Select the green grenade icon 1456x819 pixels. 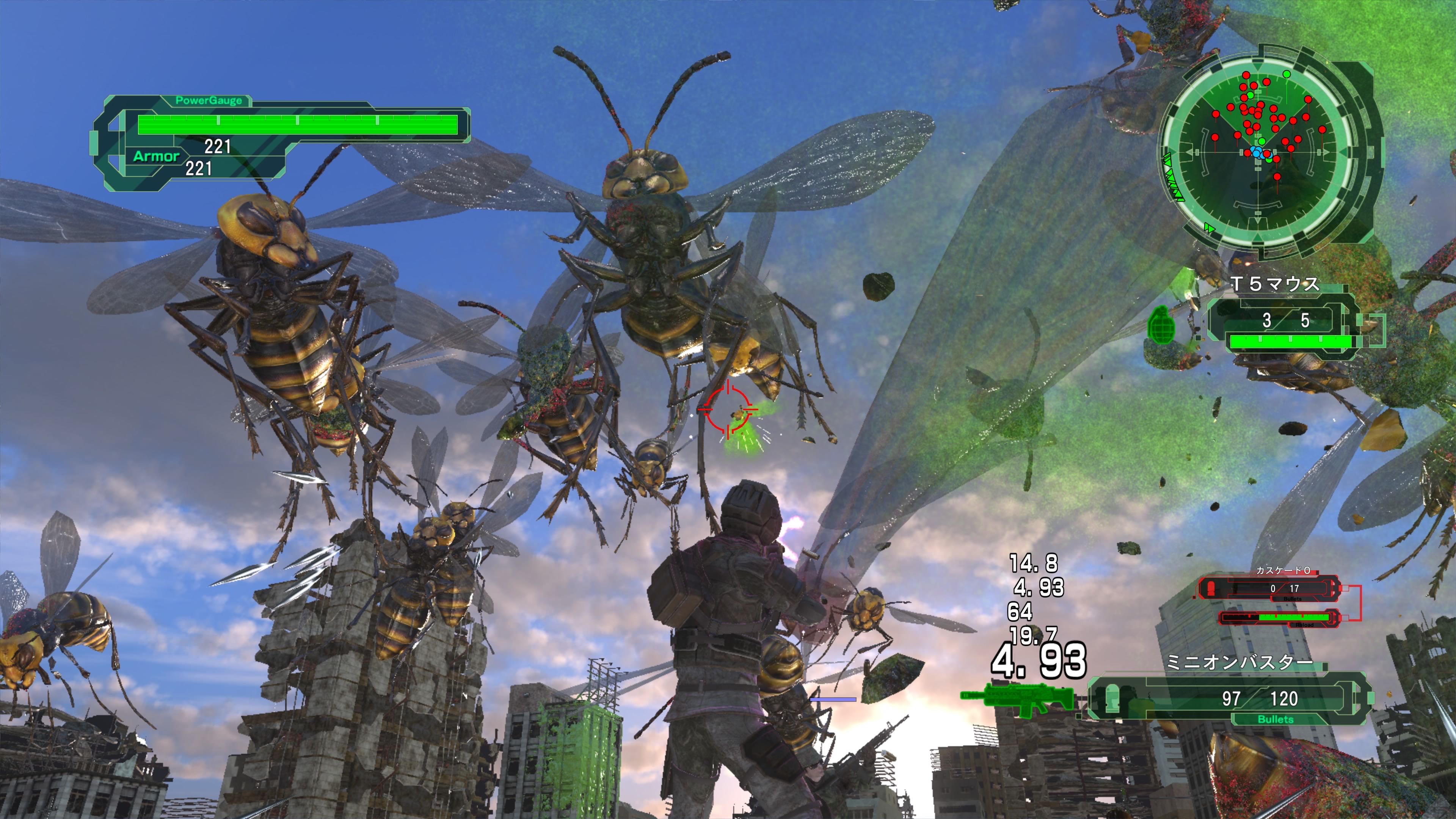[x=1161, y=325]
